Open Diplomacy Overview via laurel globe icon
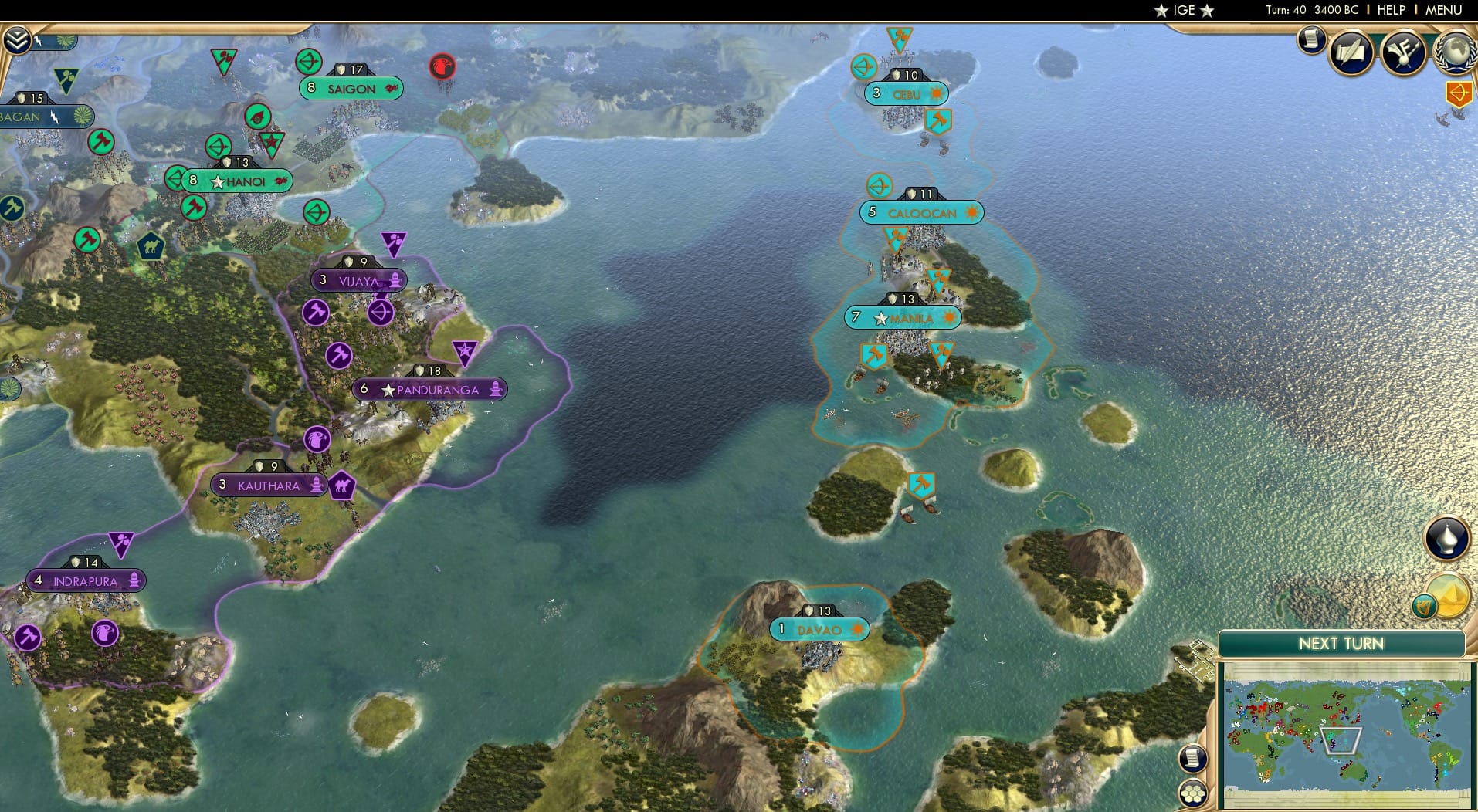Screen dimensions: 1478x812 tap(1455, 52)
